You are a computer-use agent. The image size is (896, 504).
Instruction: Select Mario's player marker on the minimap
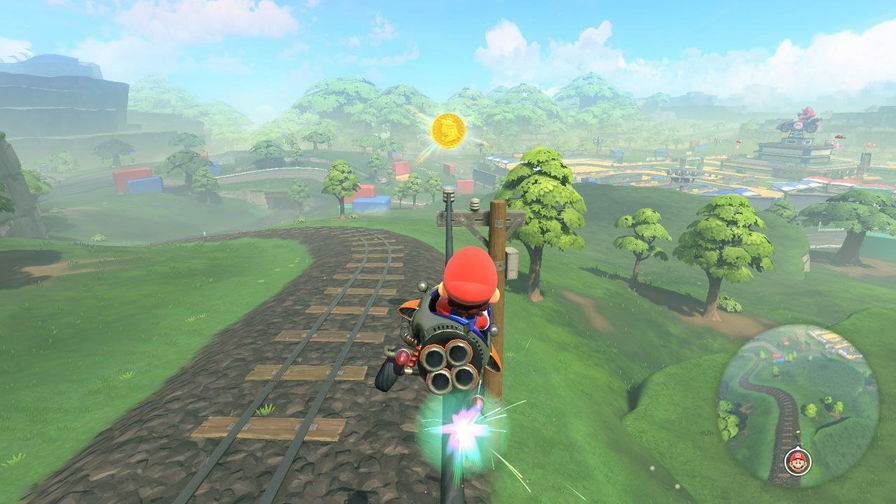797,461
